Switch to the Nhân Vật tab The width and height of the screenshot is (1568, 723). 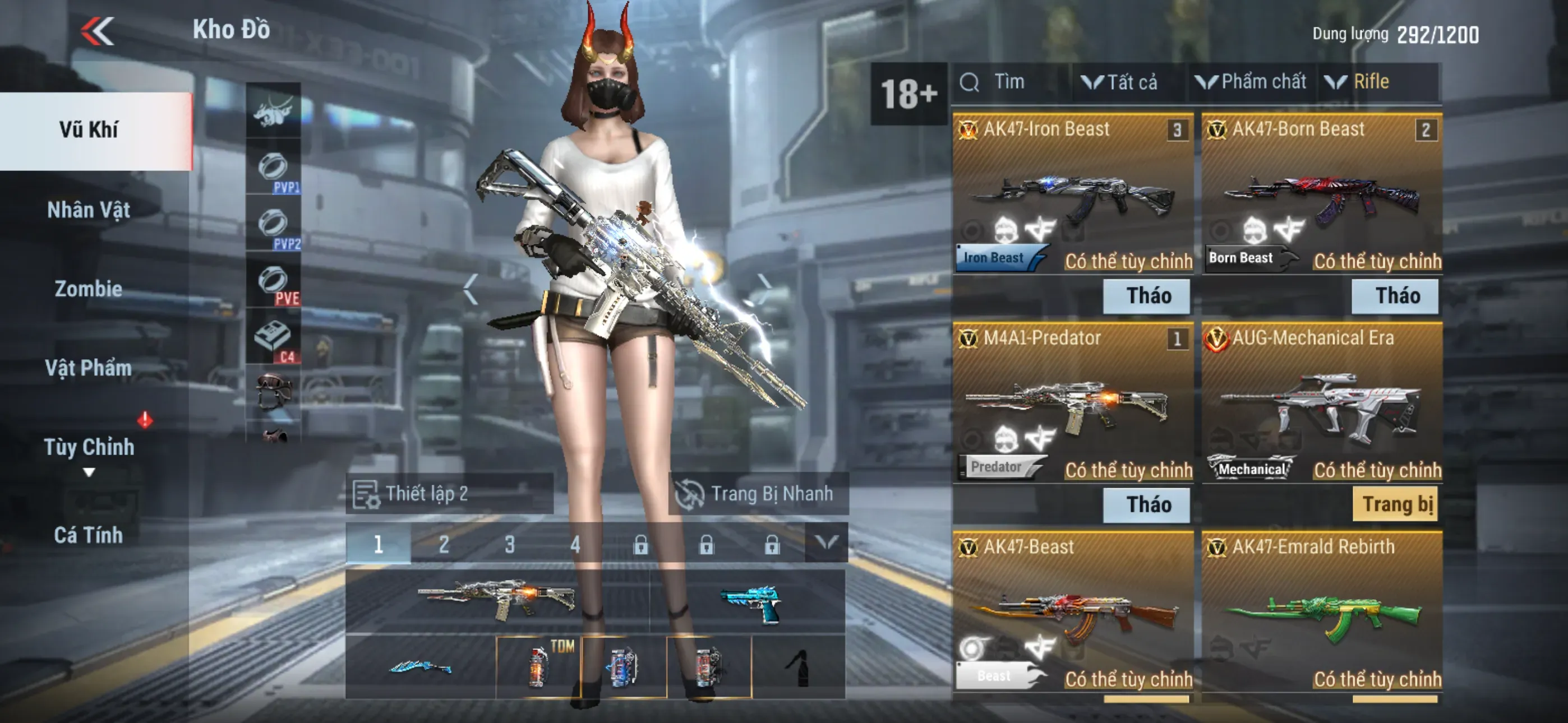tap(89, 210)
